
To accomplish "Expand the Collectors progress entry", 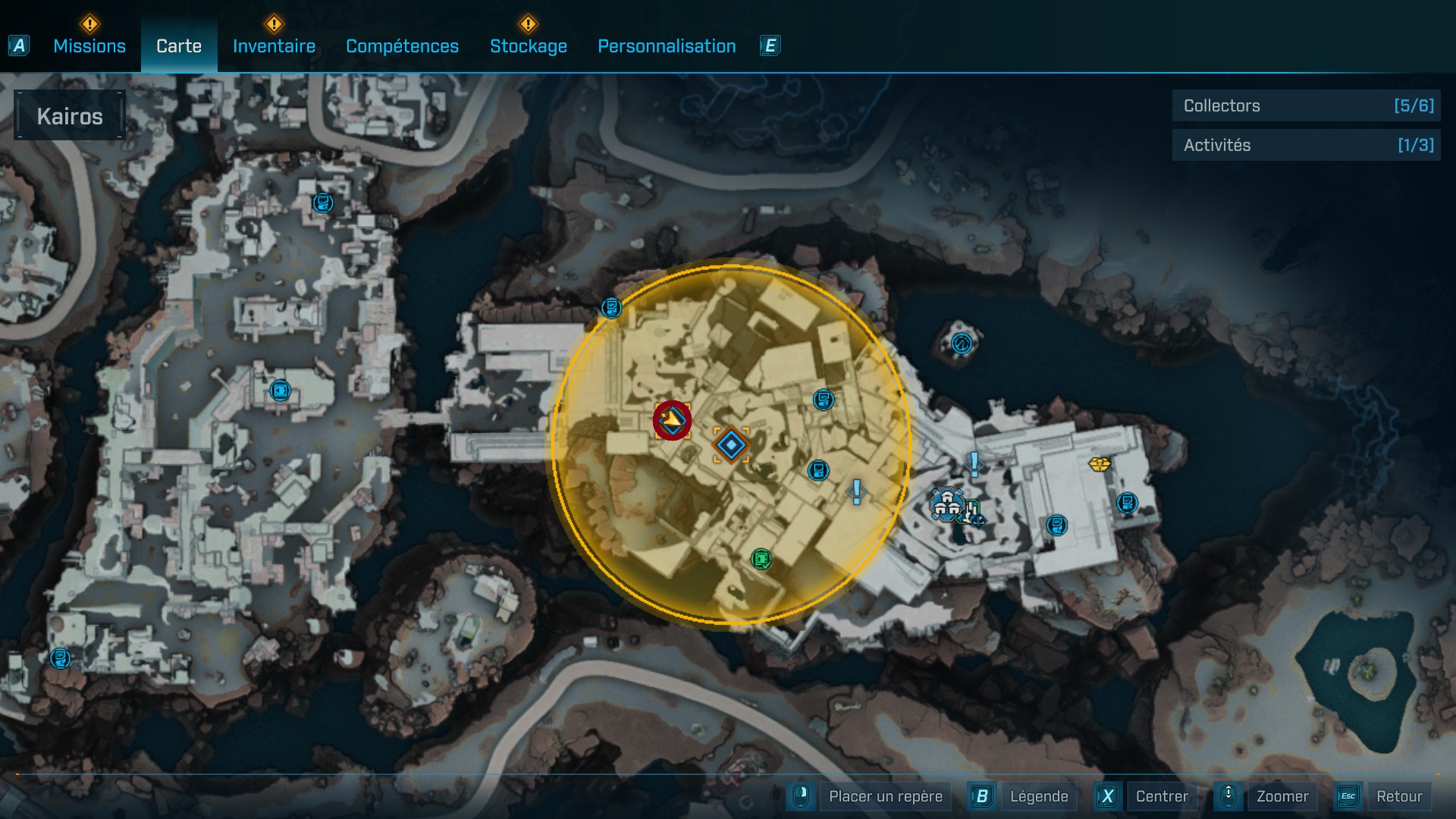I will [1306, 106].
